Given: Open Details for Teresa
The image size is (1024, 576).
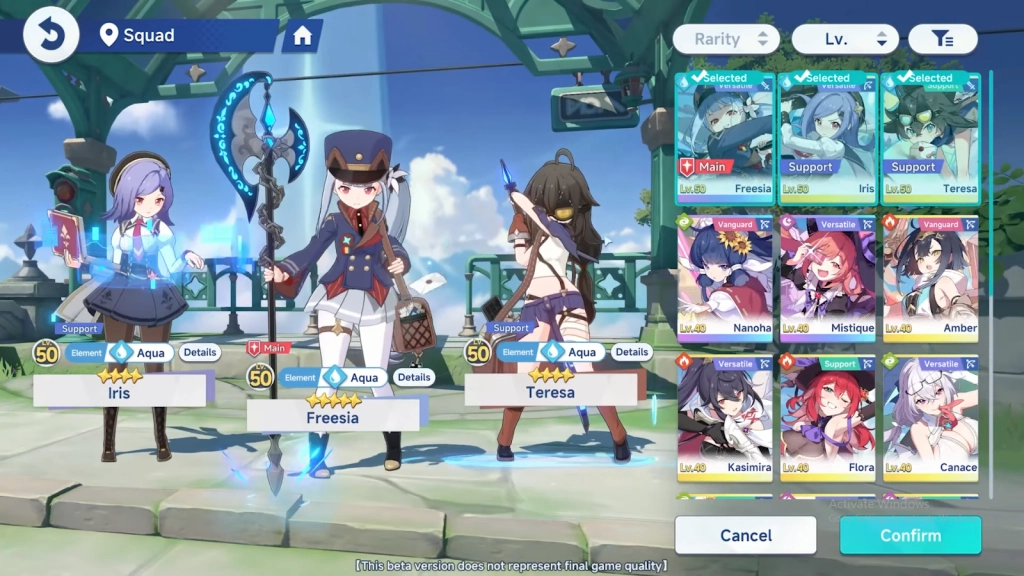Looking at the screenshot, I should 631,352.
